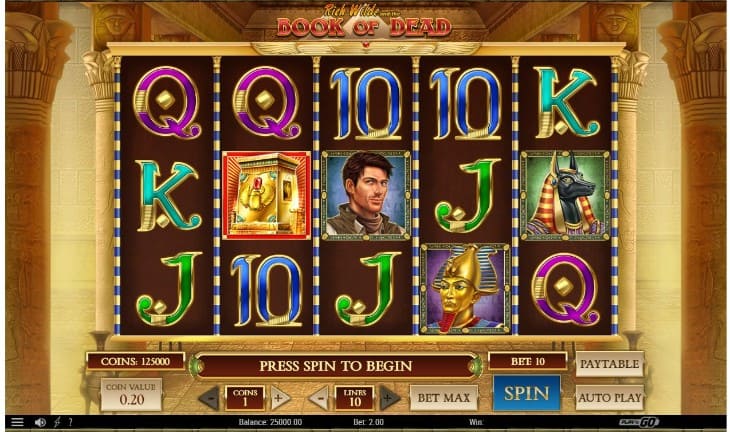
Task: Increase the number of lines
Action: [390, 398]
